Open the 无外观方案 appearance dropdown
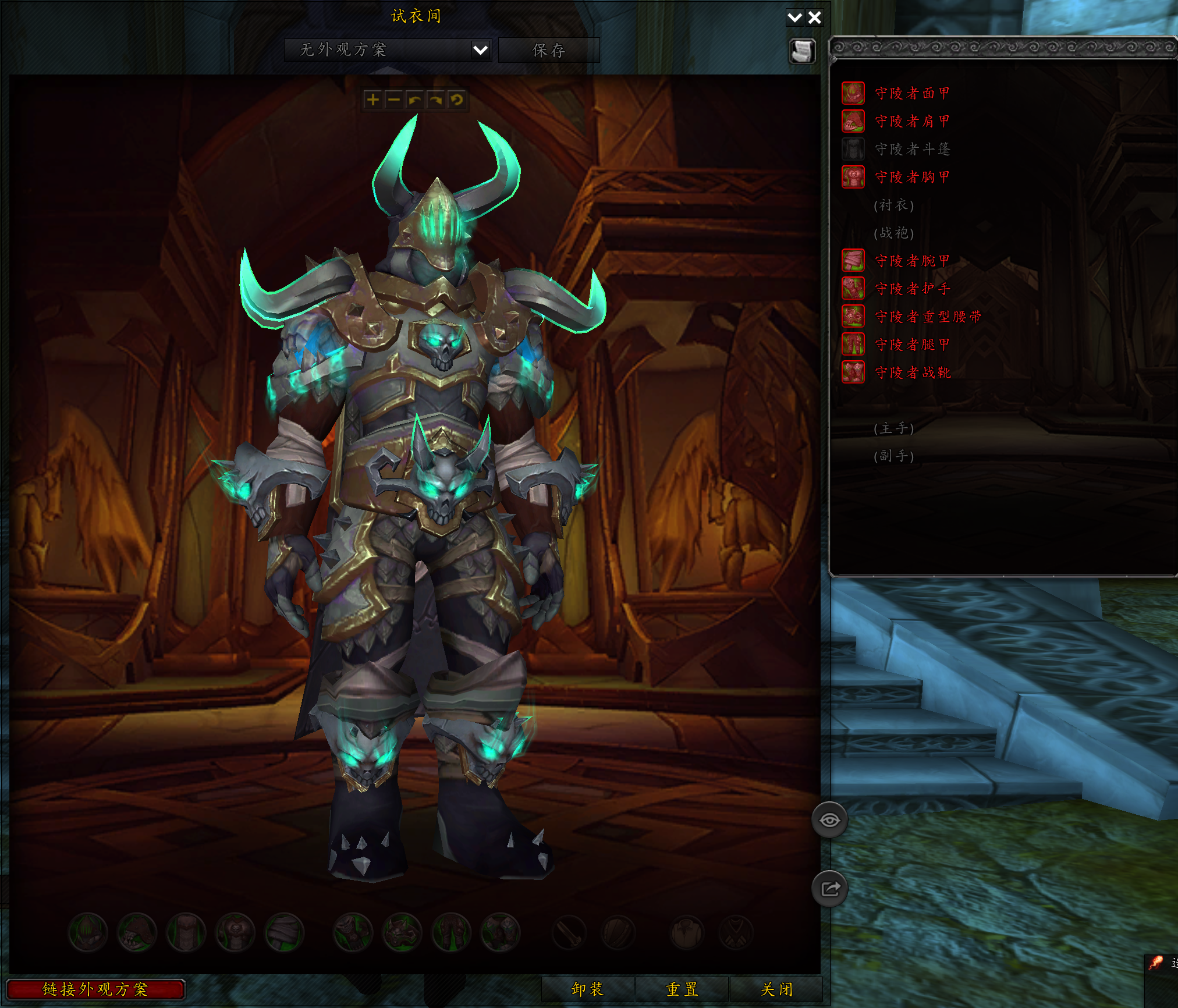This screenshot has width=1178, height=1008. pyautogui.click(x=386, y=51)
